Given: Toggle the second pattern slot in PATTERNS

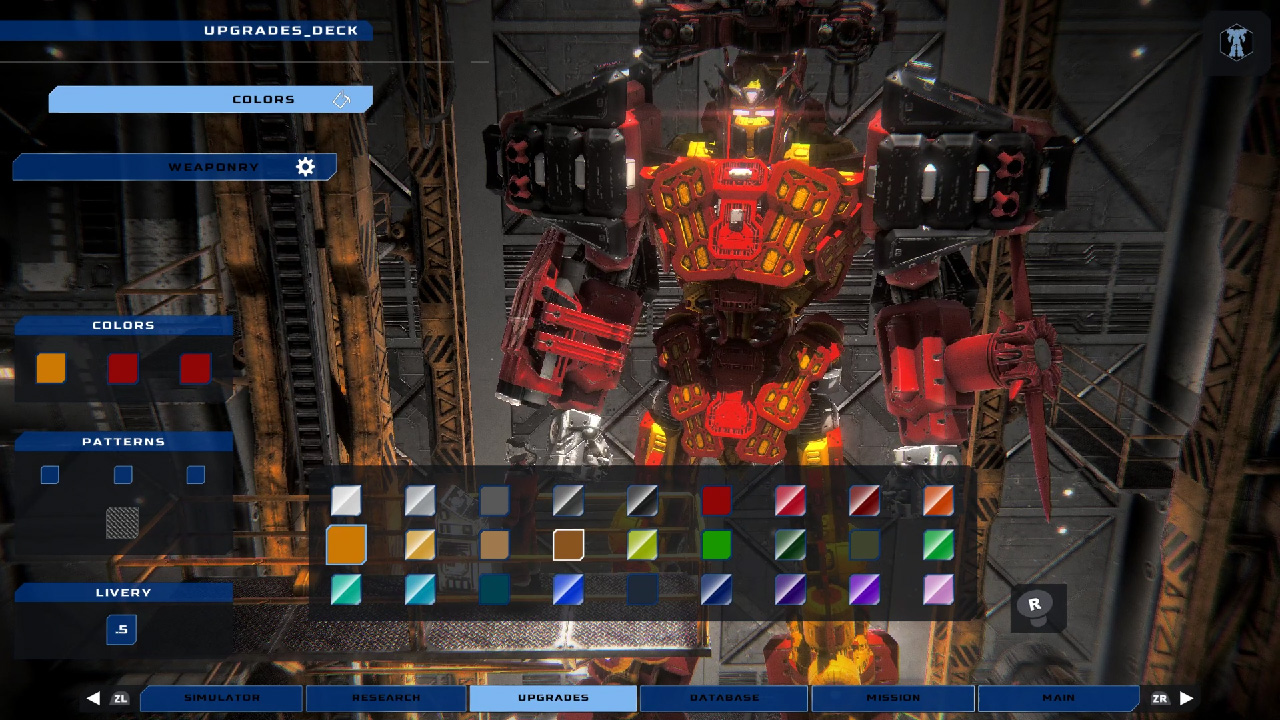Looking at the screenshot, I should pyautogui.click(x=122, y=475).
